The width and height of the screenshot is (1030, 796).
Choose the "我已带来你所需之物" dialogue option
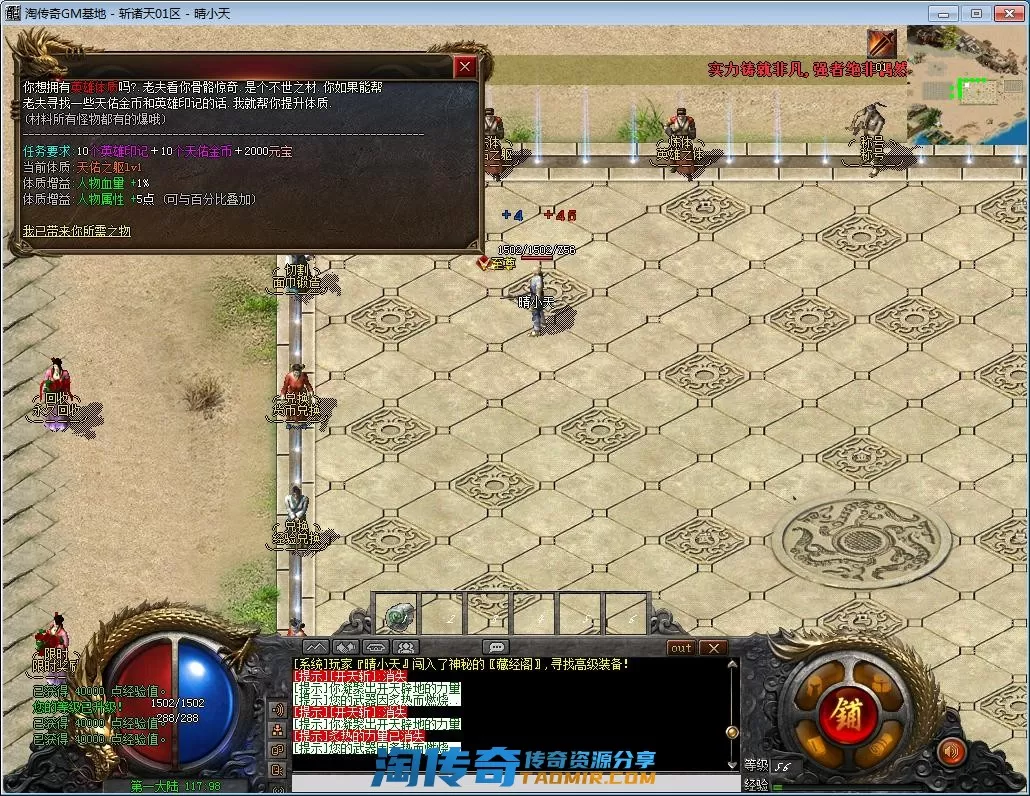point(77,231)
